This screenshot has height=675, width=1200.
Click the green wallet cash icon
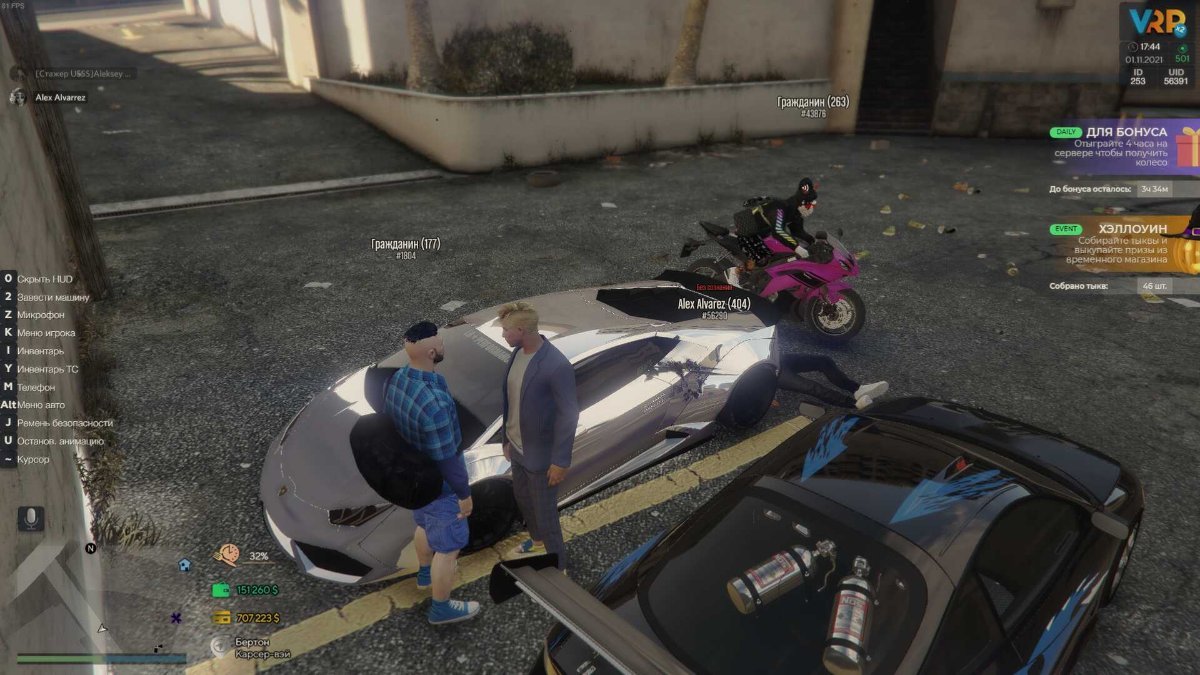tap(221, 590)
